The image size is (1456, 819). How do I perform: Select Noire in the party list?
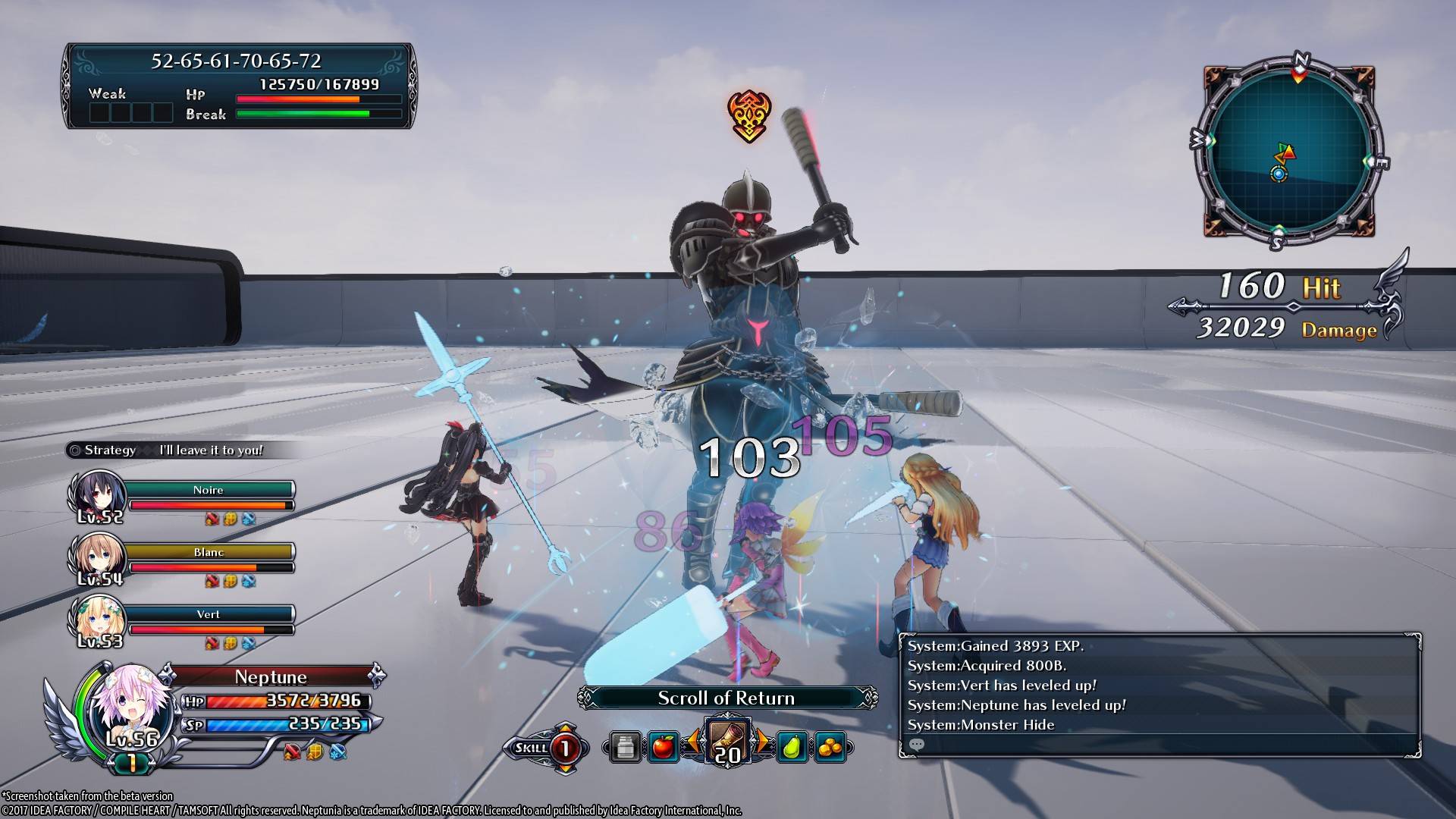click(x=208, y=491)
